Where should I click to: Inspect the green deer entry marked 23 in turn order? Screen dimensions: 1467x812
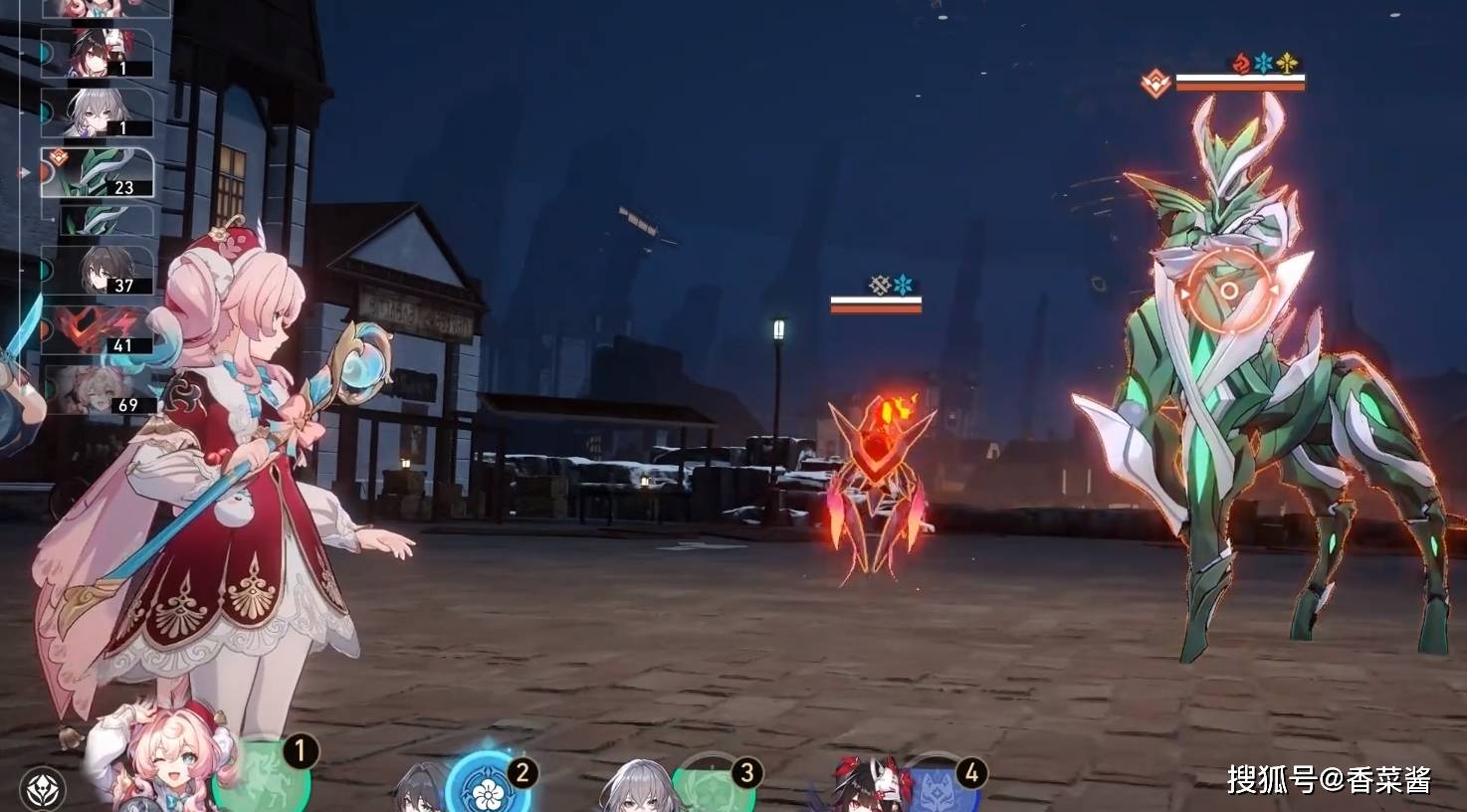(x=98, y=172)
